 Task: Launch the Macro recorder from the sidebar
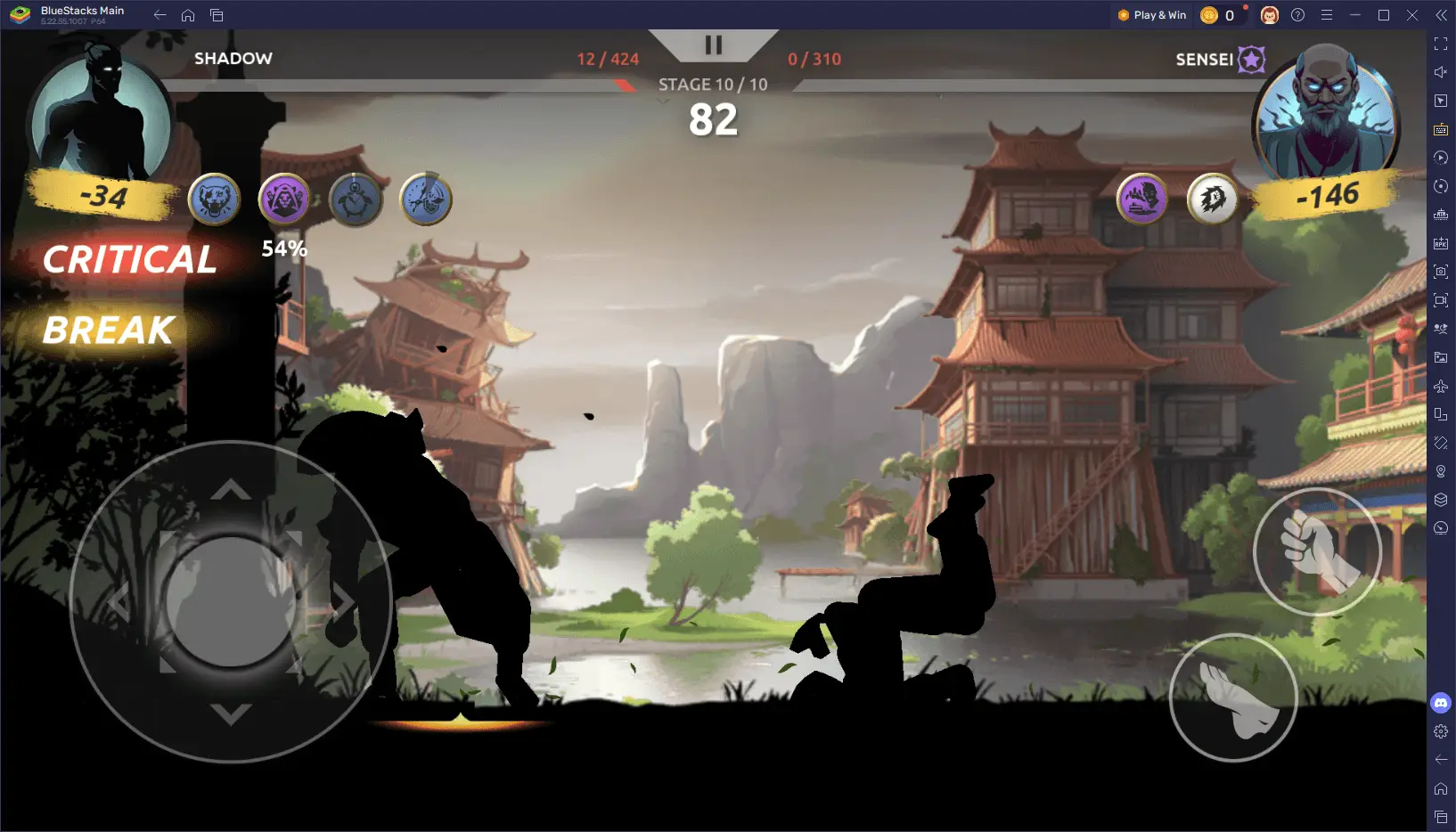click(x=1441, y=158)
